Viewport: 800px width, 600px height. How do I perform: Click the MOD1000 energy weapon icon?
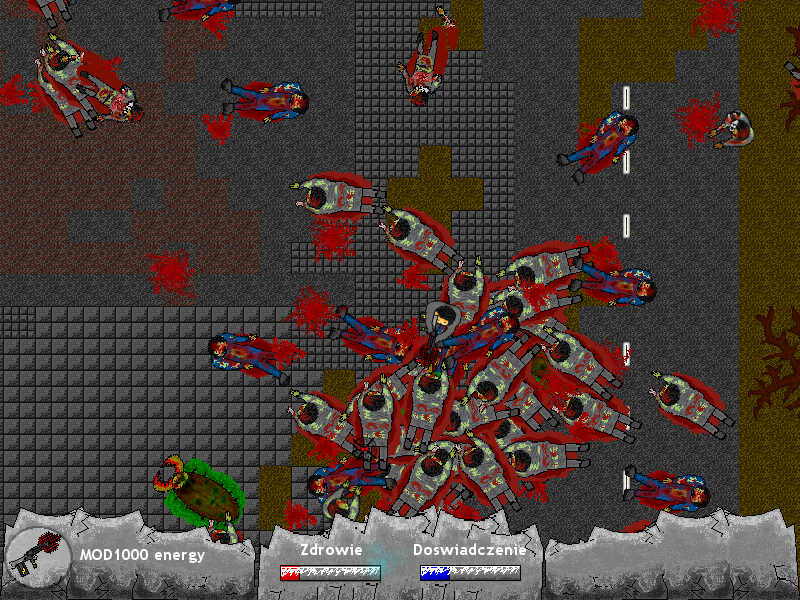[39, 555]
